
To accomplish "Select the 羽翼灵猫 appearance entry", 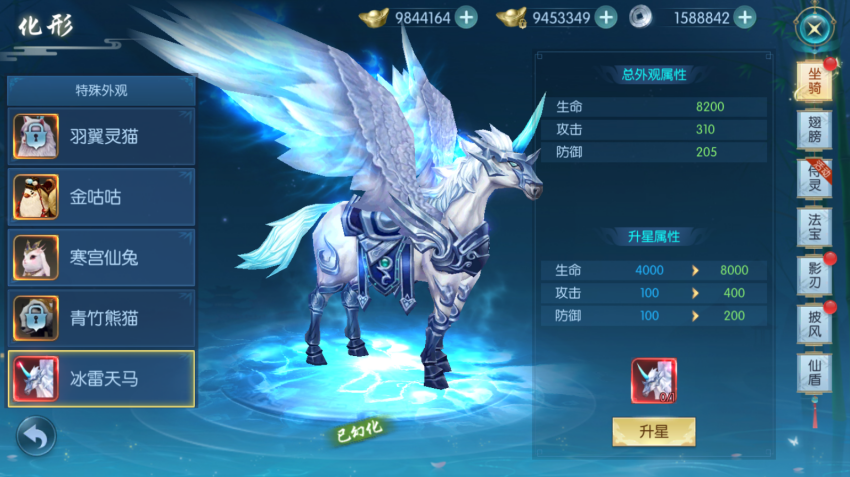I will coord(101,137).
